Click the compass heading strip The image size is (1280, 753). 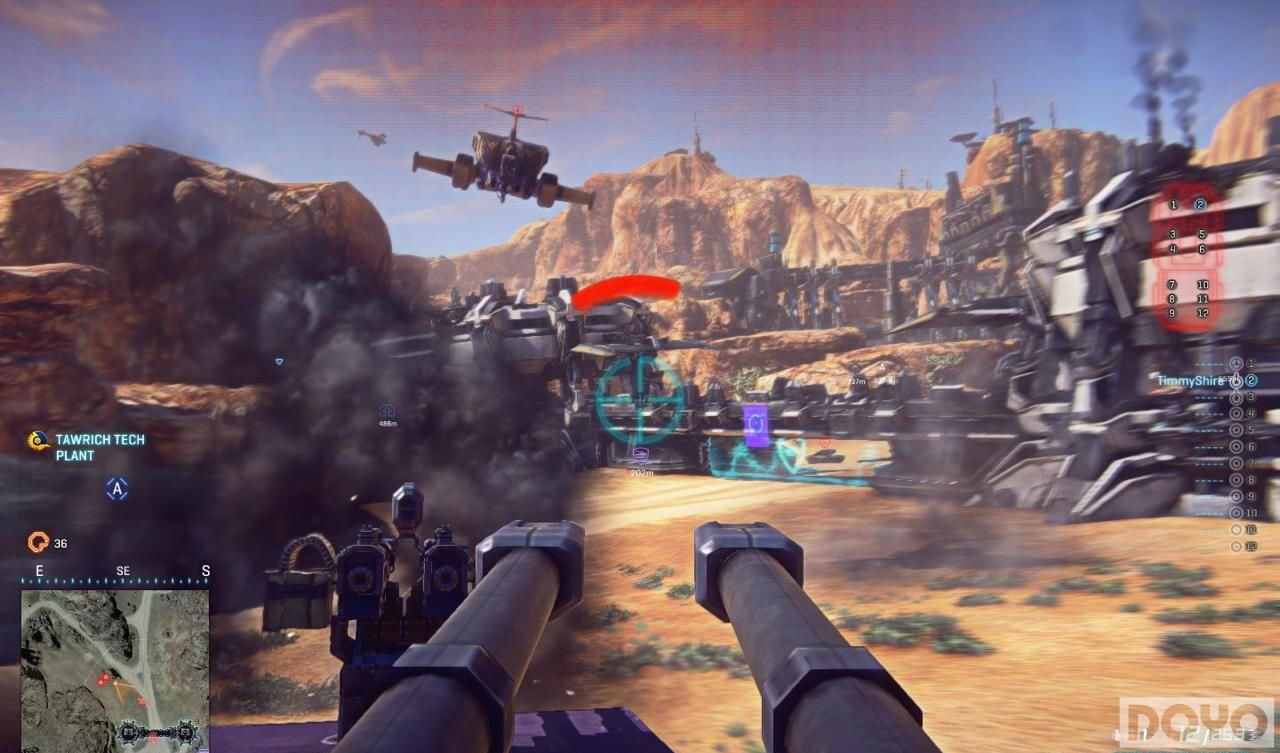click(115, 572)
